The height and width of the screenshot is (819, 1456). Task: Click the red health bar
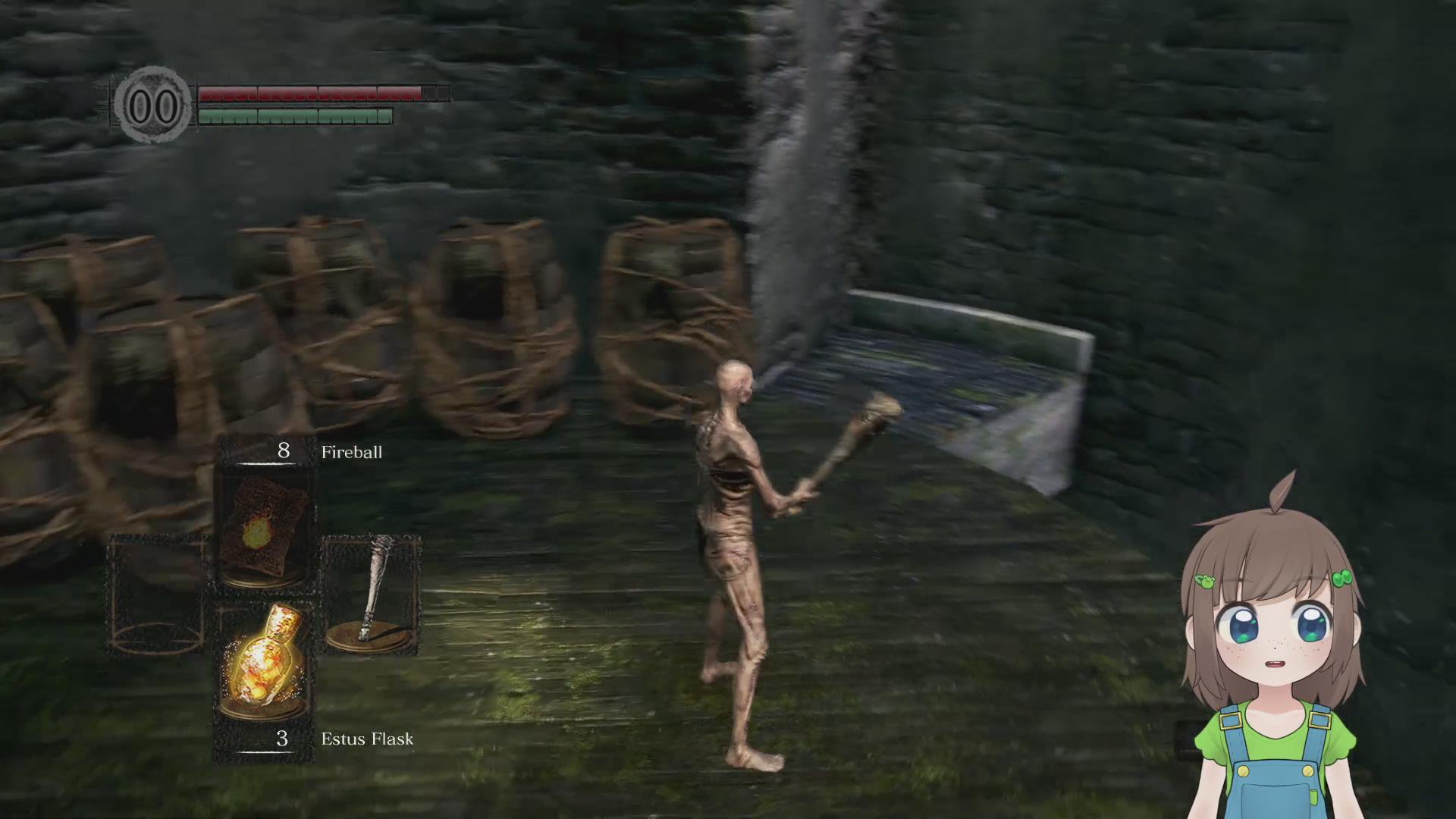307,93
